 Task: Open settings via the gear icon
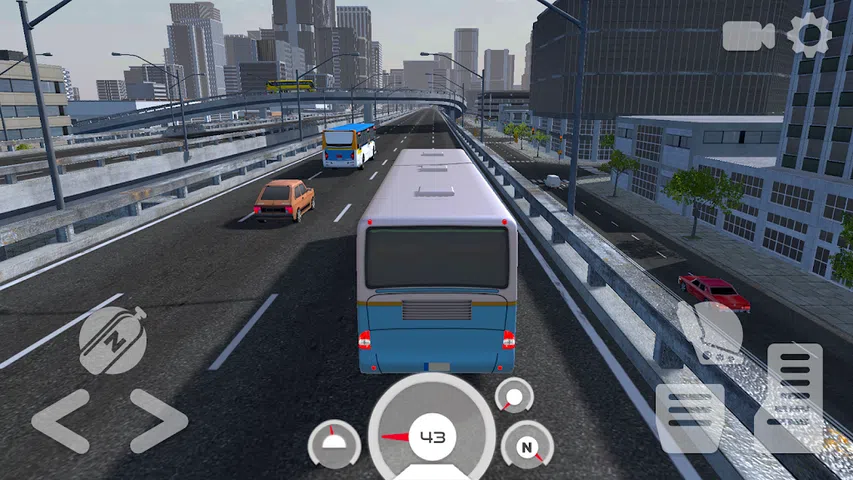tap(809, 35)
